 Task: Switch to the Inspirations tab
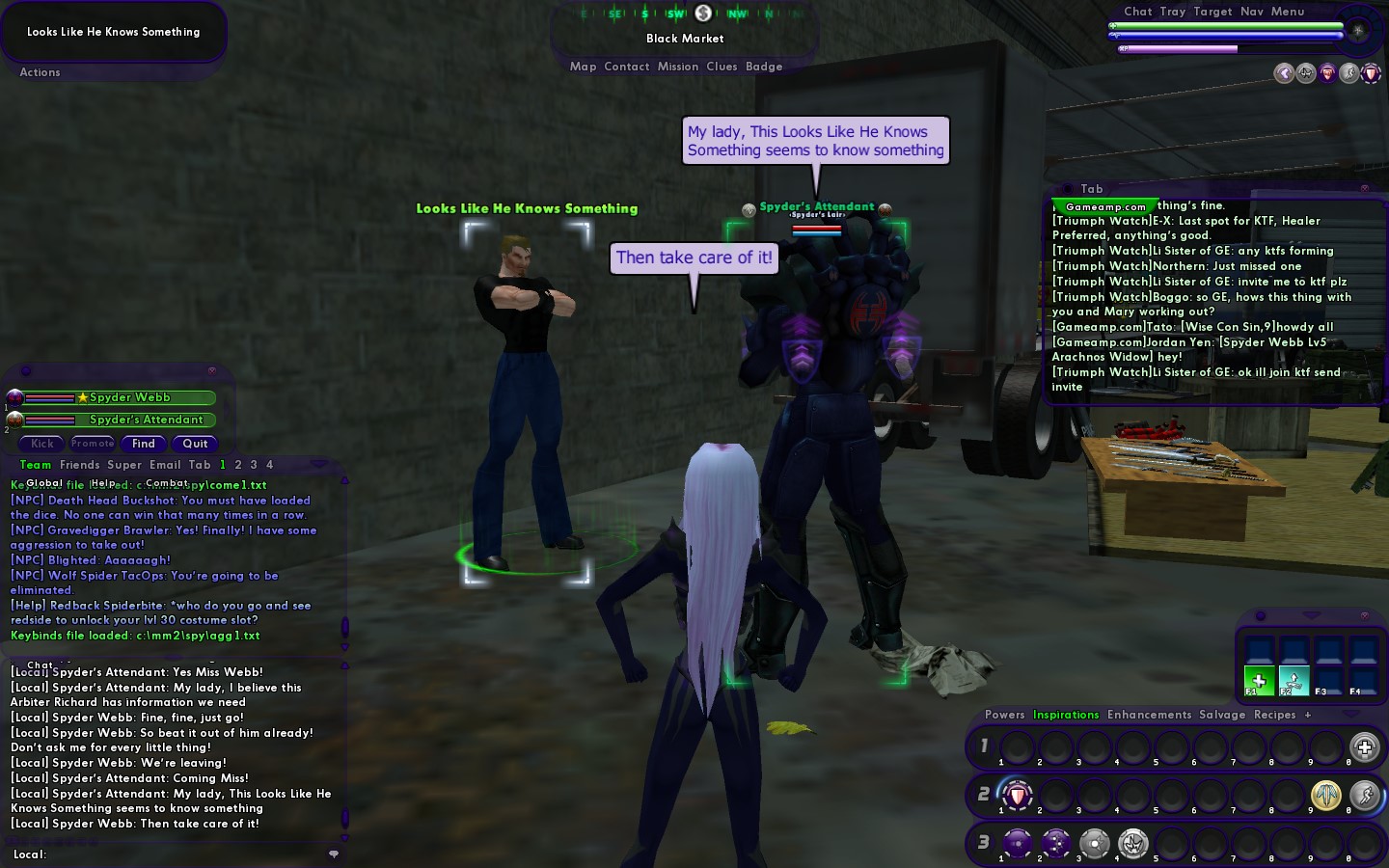(x=1065, y=715)
